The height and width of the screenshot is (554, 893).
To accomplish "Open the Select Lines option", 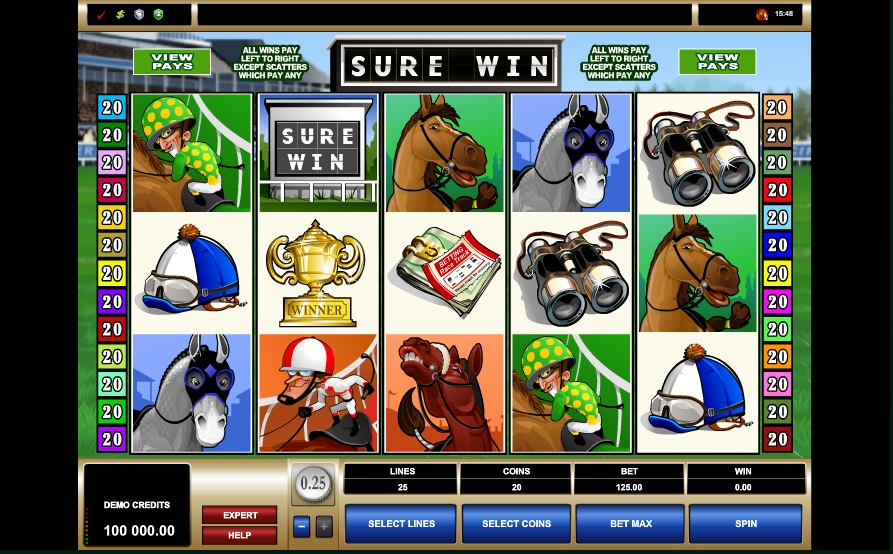I will tap(401, 523).
